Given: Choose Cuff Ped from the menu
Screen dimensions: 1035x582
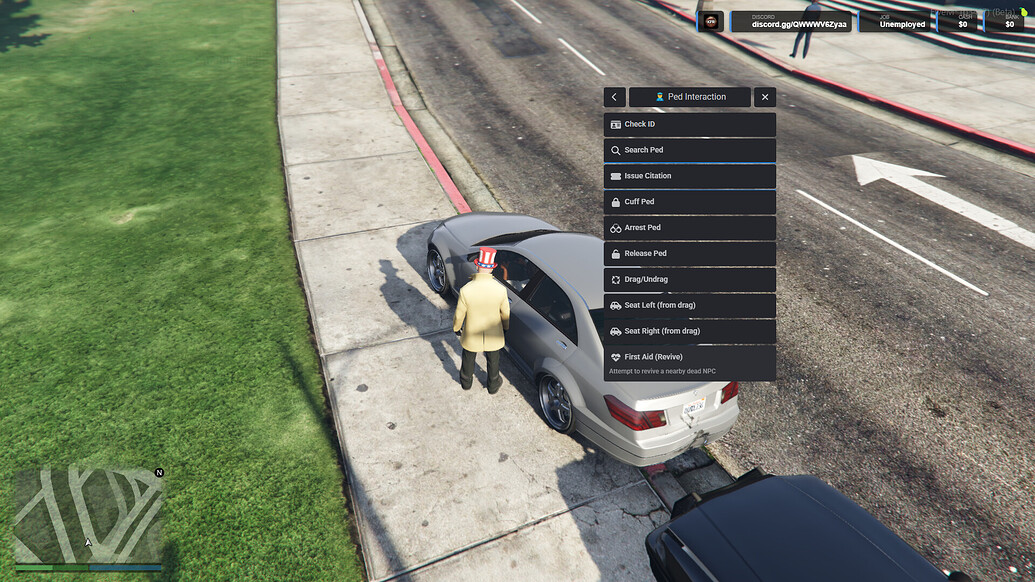Looking at the screenshot, I should [x=689, y=202].
